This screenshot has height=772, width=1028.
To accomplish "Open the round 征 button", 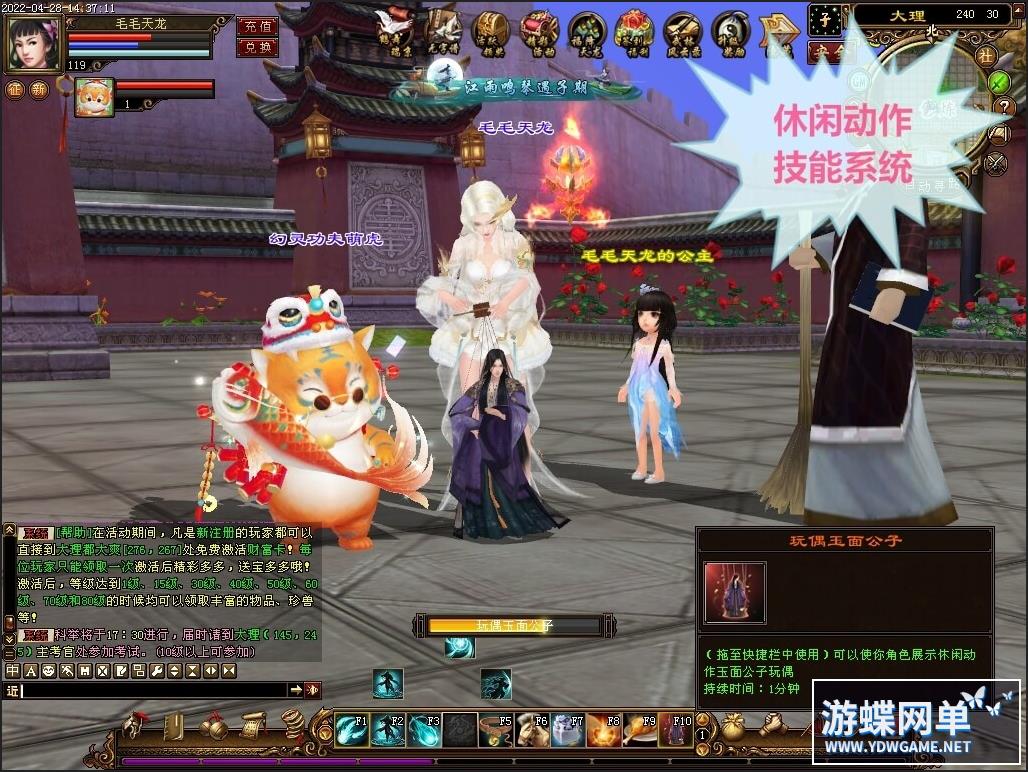I will pos(14,90).
